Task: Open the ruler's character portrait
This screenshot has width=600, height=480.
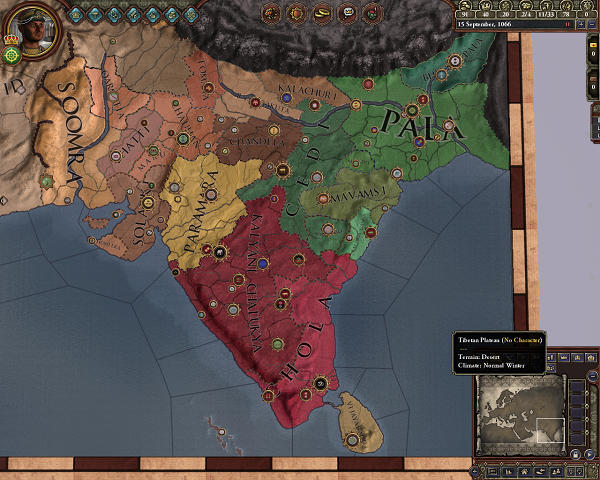Action: (x=30, y=26)
